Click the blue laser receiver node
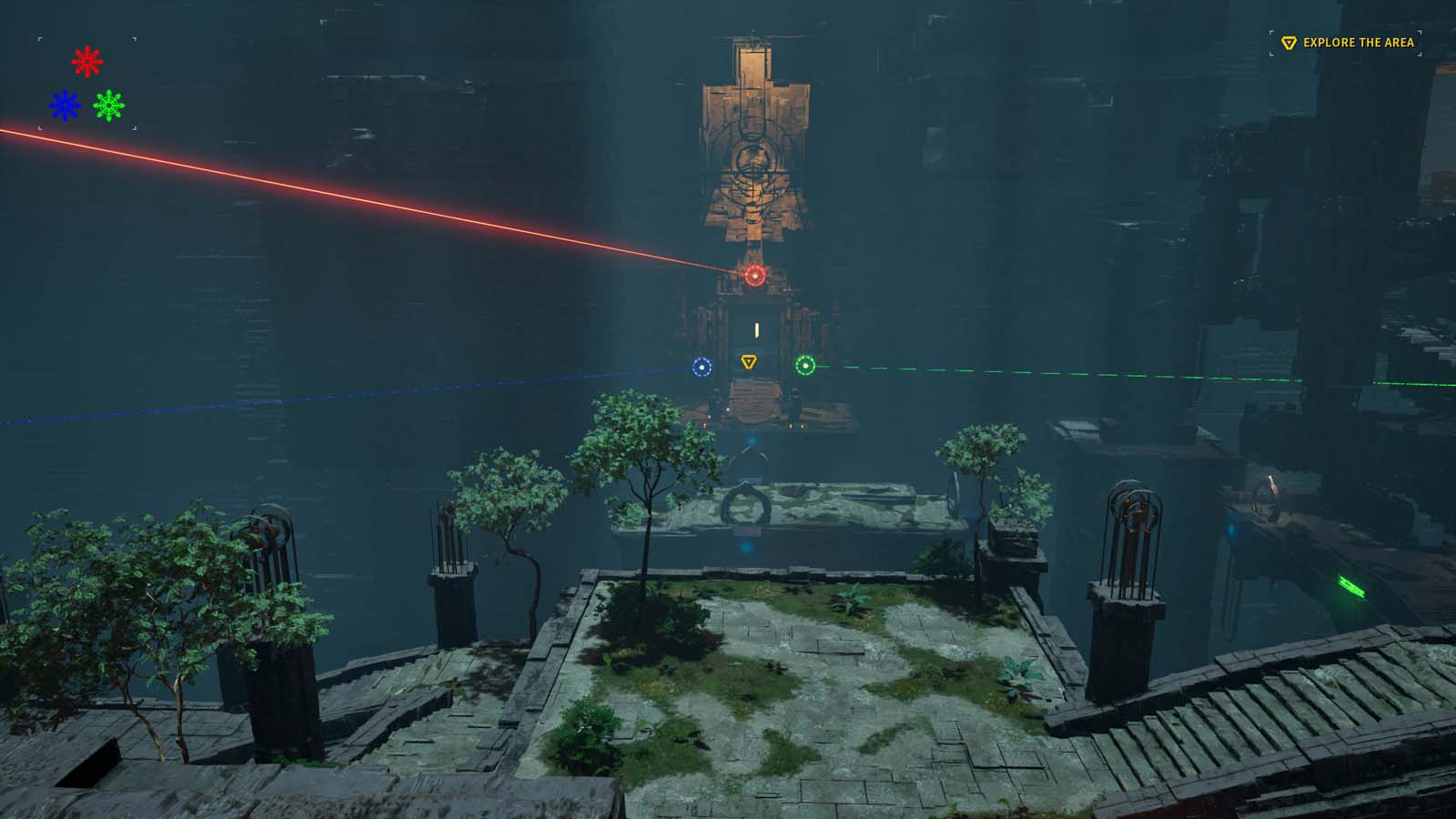Image resolution: width=1456 pixels, height=819 pixels. 703,368
